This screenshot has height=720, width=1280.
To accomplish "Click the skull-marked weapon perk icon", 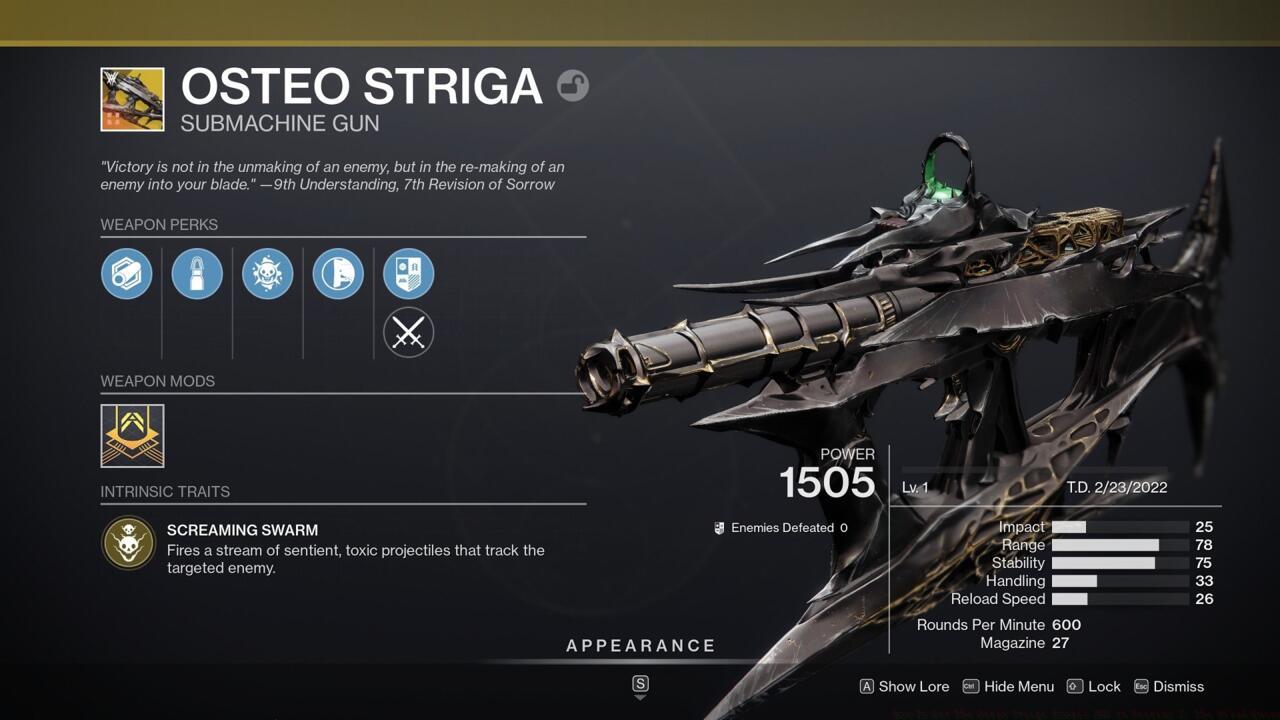I will point(268,273).
